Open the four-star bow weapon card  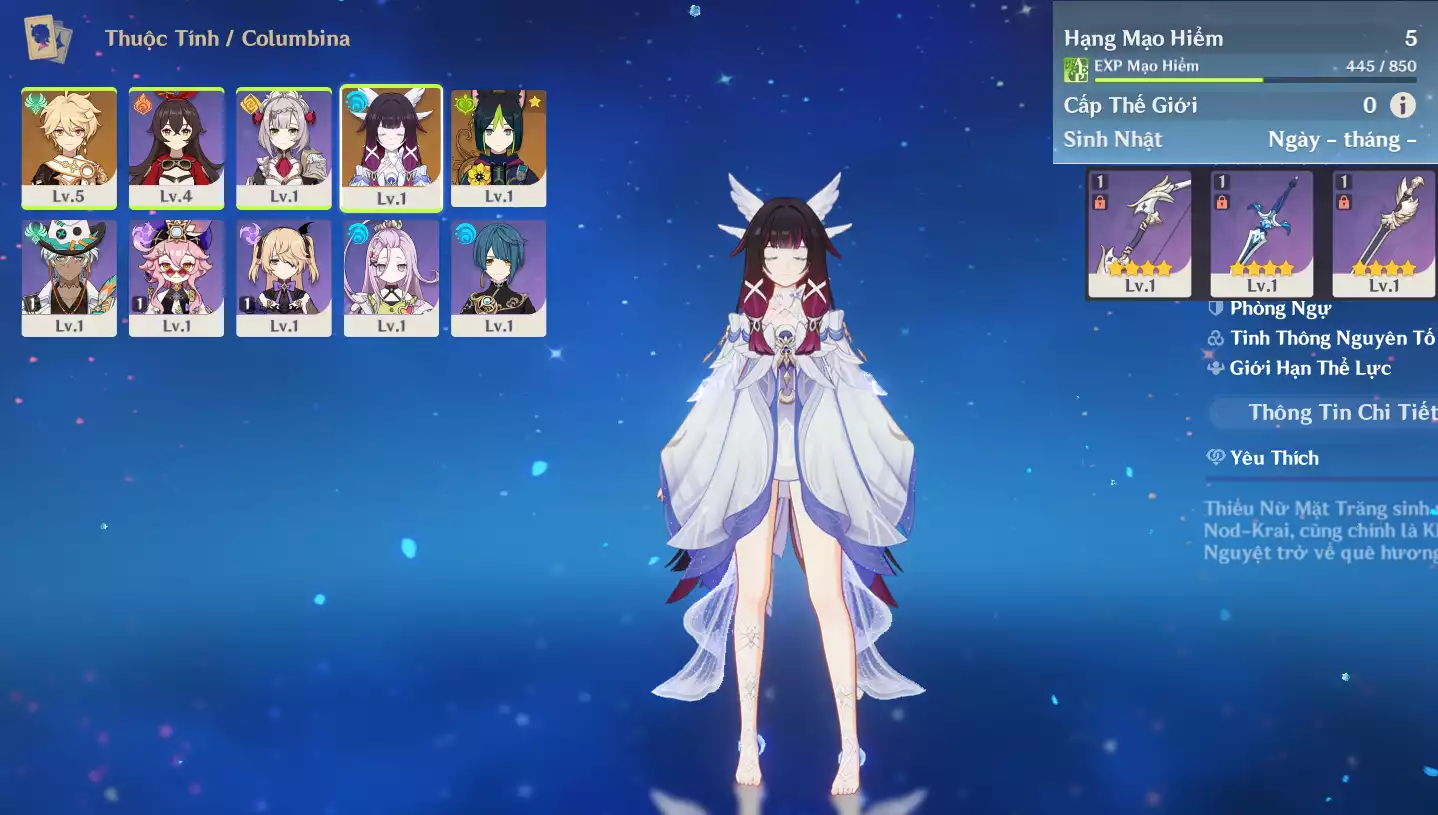tap(1140, 233)
